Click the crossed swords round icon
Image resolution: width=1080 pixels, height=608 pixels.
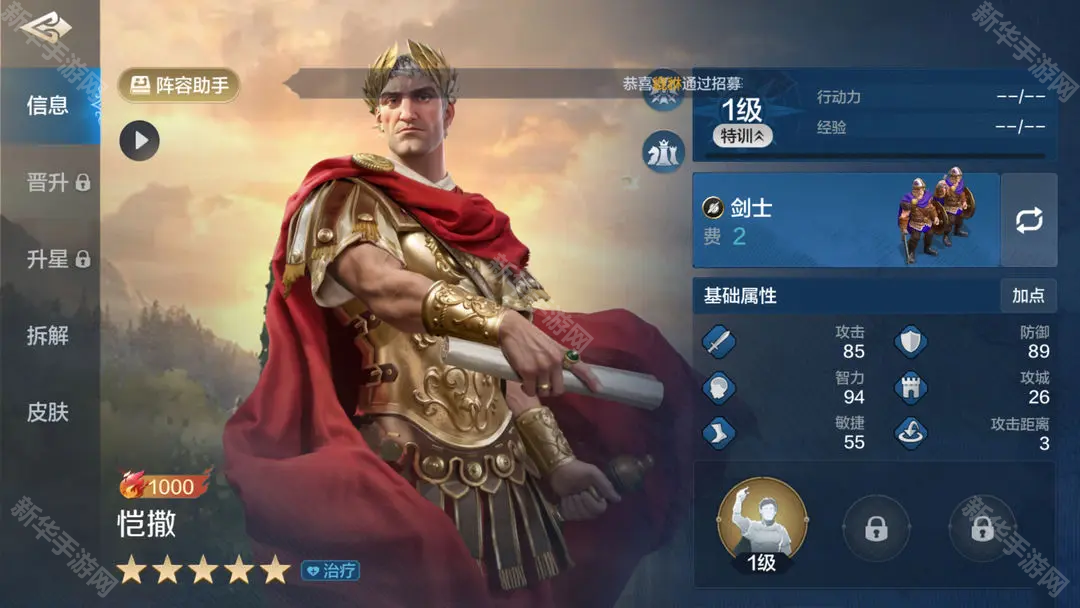pos(663,94)
